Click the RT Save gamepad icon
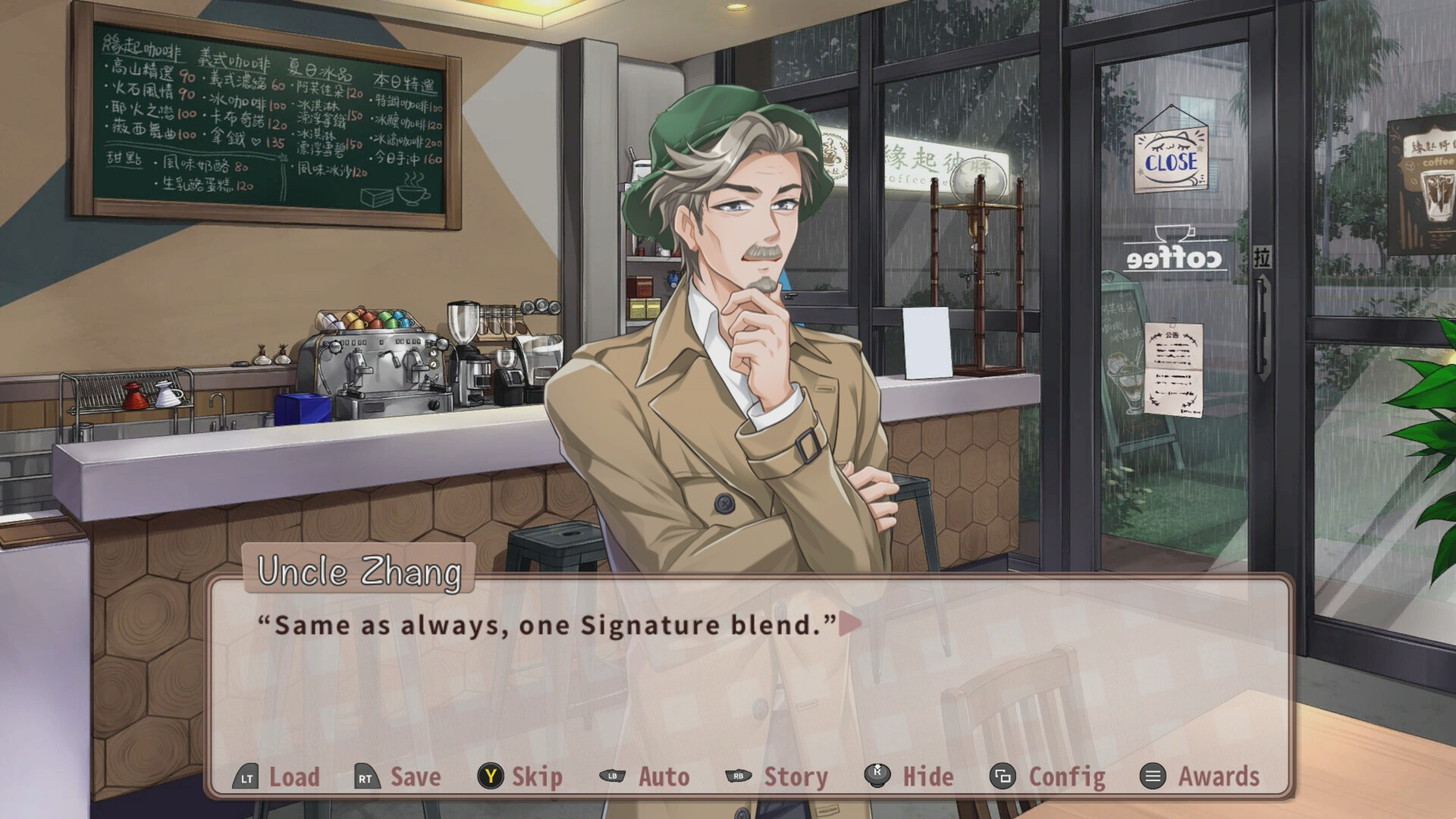Screen dimensions: 1456x819 coord(366,777)
